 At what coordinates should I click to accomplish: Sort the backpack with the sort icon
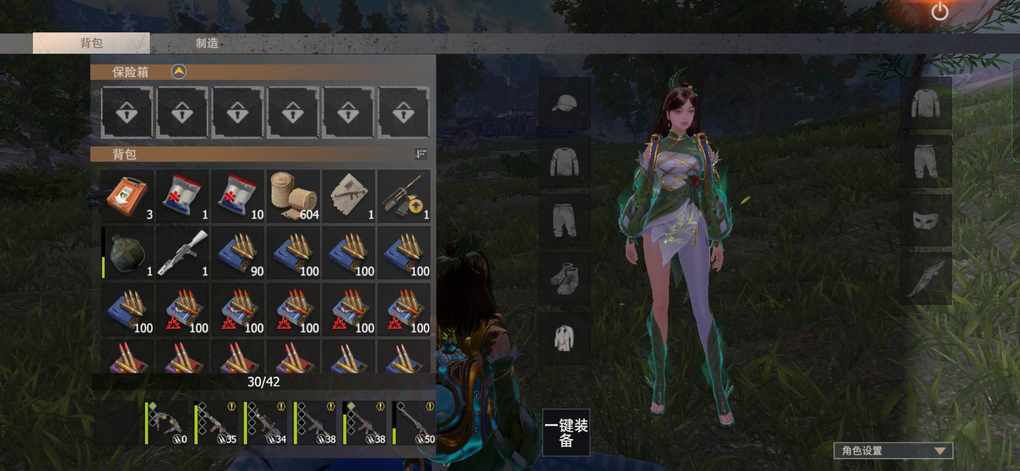(x=421, y=154)
